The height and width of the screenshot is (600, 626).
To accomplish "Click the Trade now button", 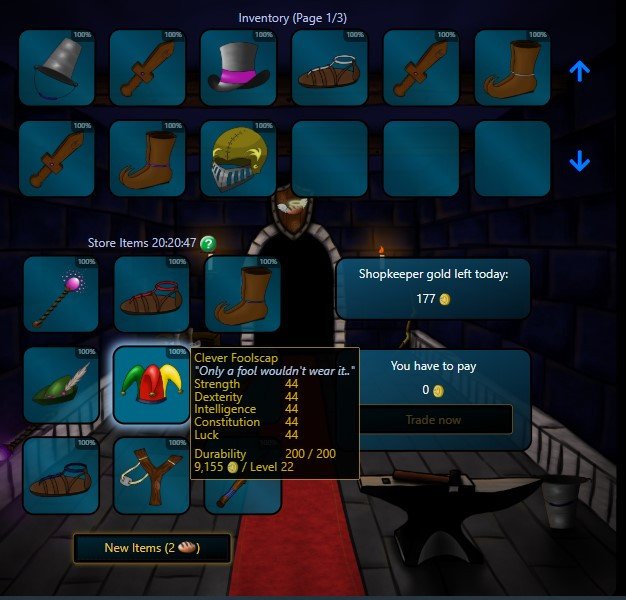I will click(433, 420).
